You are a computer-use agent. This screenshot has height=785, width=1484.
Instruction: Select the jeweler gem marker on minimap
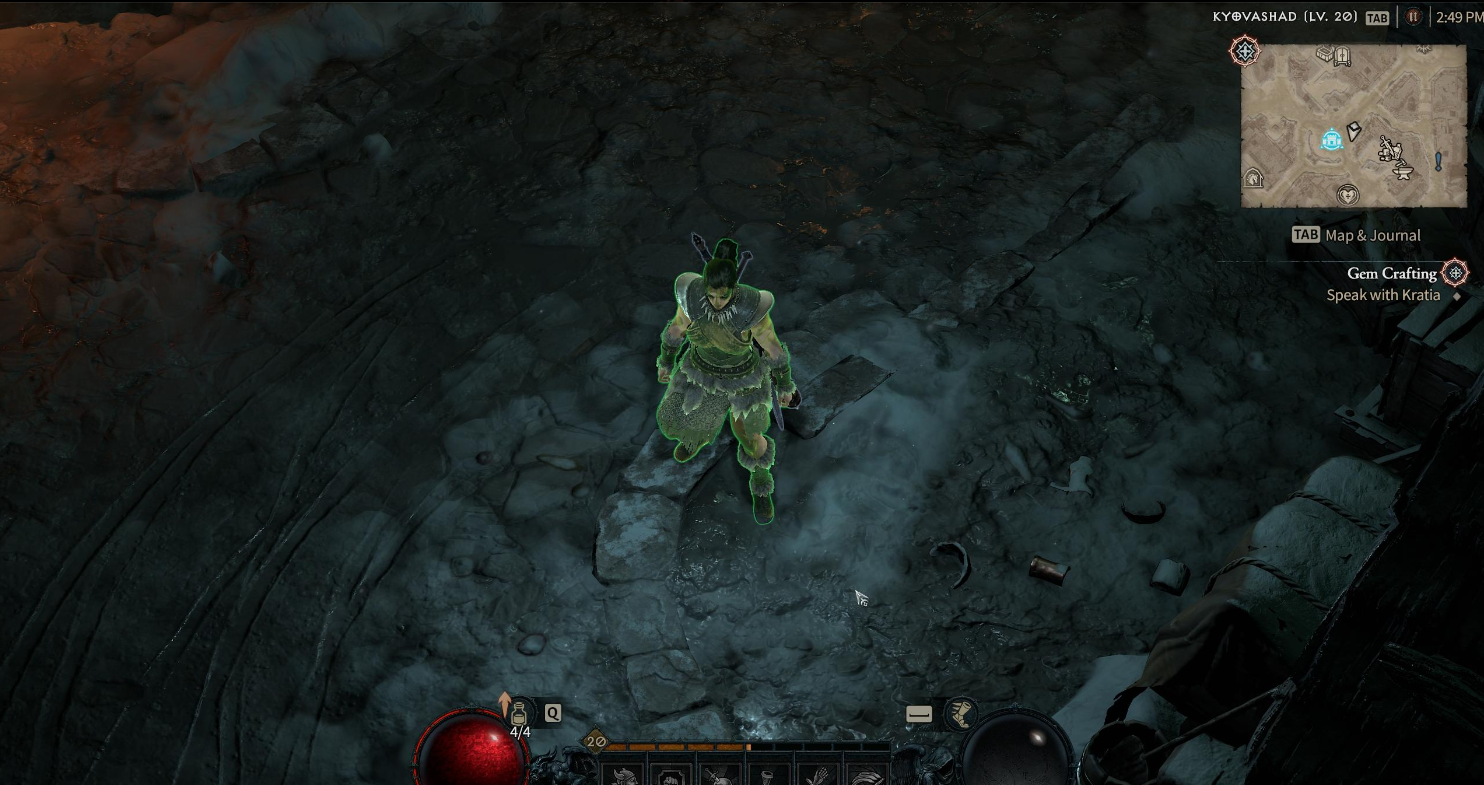[x=1353, y=130]
